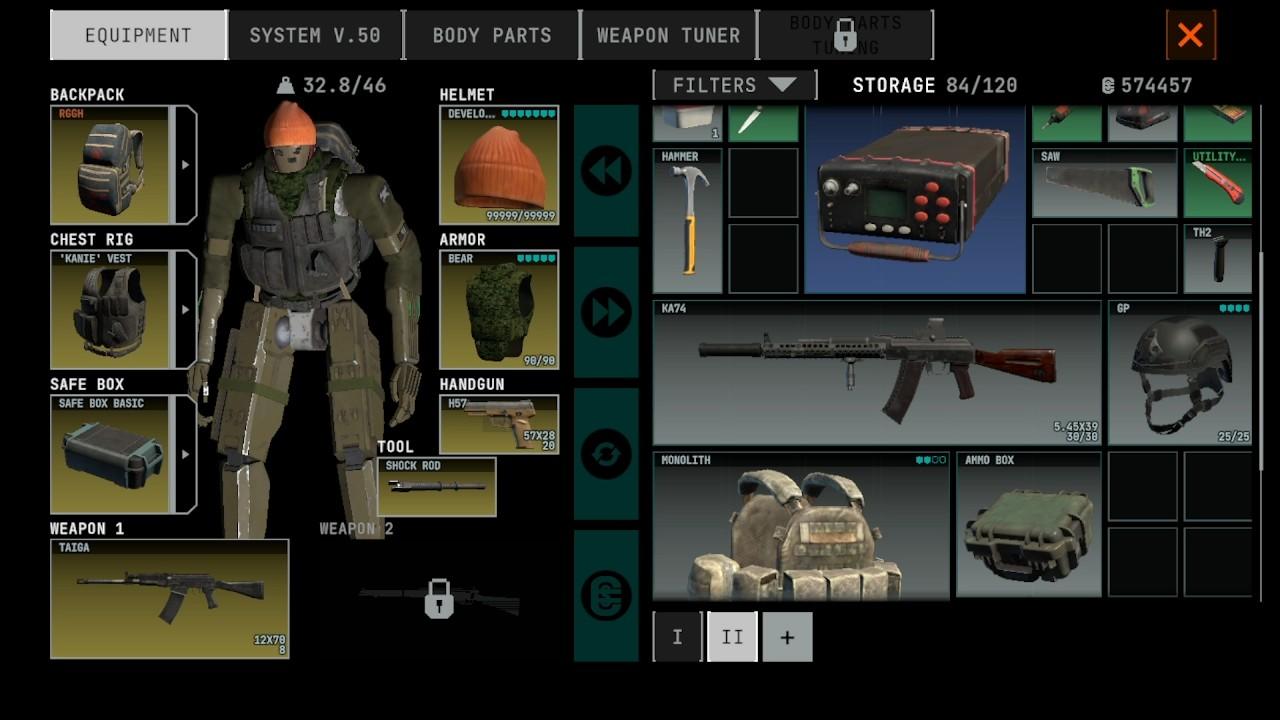This screenshot has width=1280, height=720.
Task: Open the Filters dropdown
Action: pos(733,85)
